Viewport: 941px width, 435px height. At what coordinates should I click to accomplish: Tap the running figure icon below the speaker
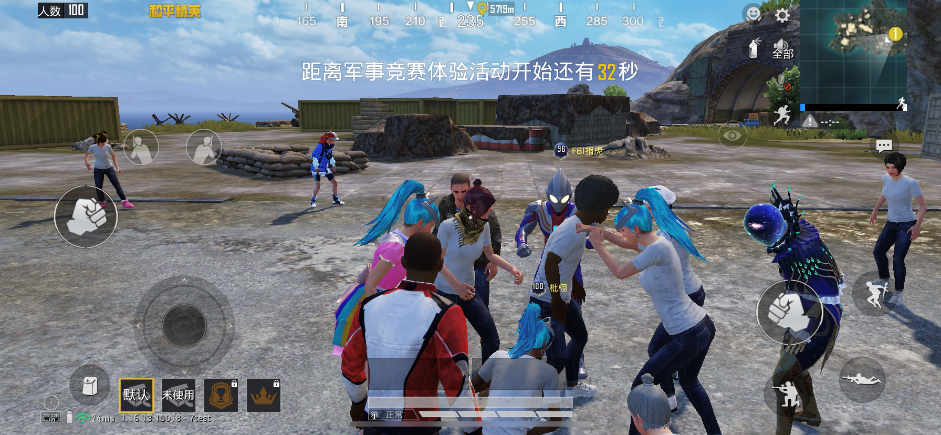pyautogui.click(x=782, y=113)
